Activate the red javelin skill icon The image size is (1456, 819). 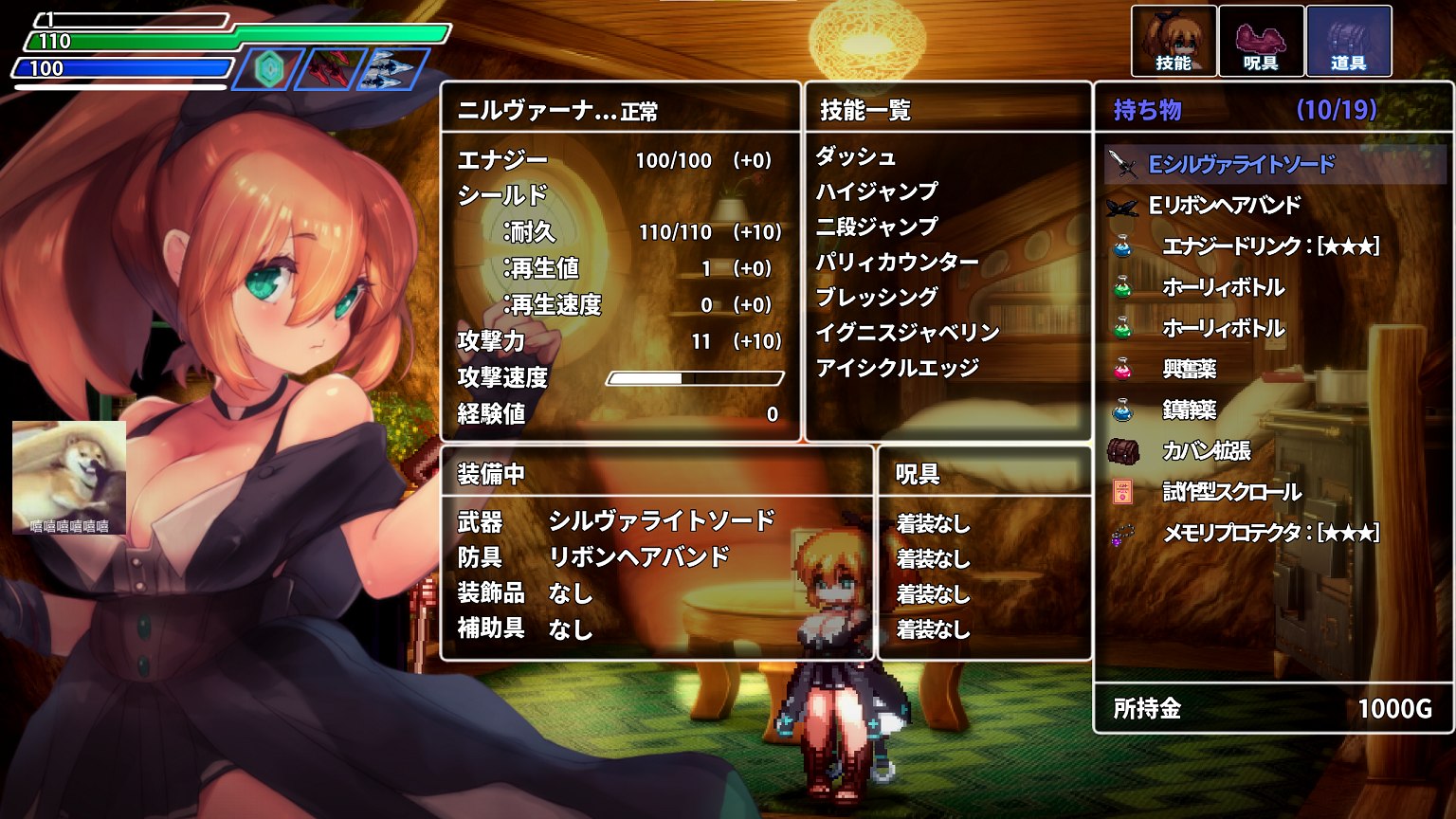point(331,70)
